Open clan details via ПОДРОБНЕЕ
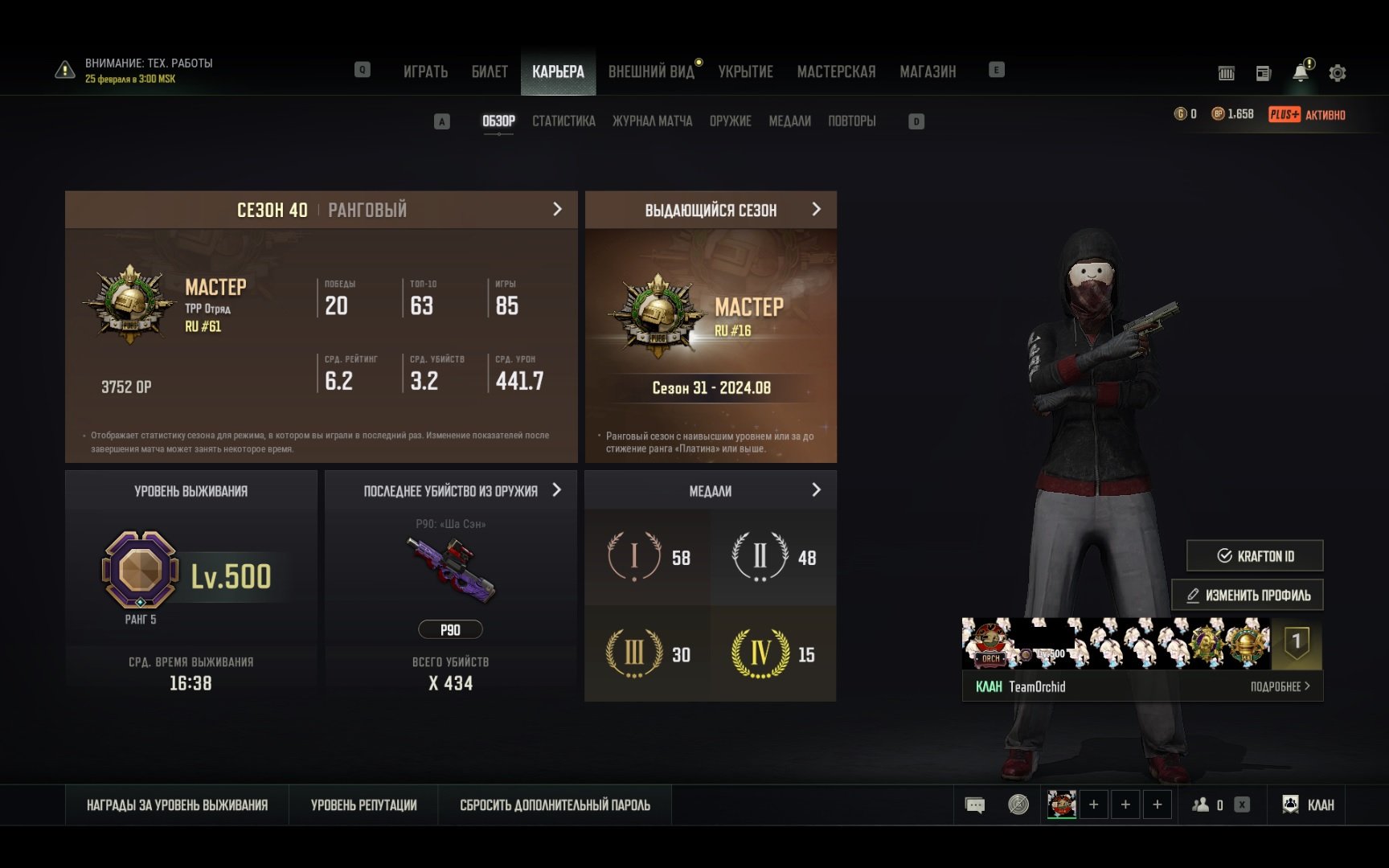This screenshot has height=868, width=1389. point(1280,686)
